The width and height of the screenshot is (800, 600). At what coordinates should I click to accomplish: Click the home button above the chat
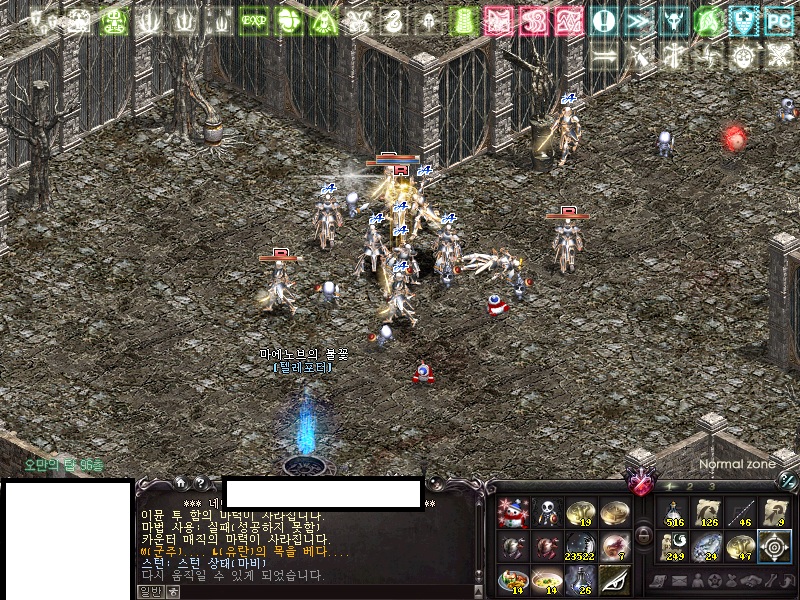[x=181, y=483]
